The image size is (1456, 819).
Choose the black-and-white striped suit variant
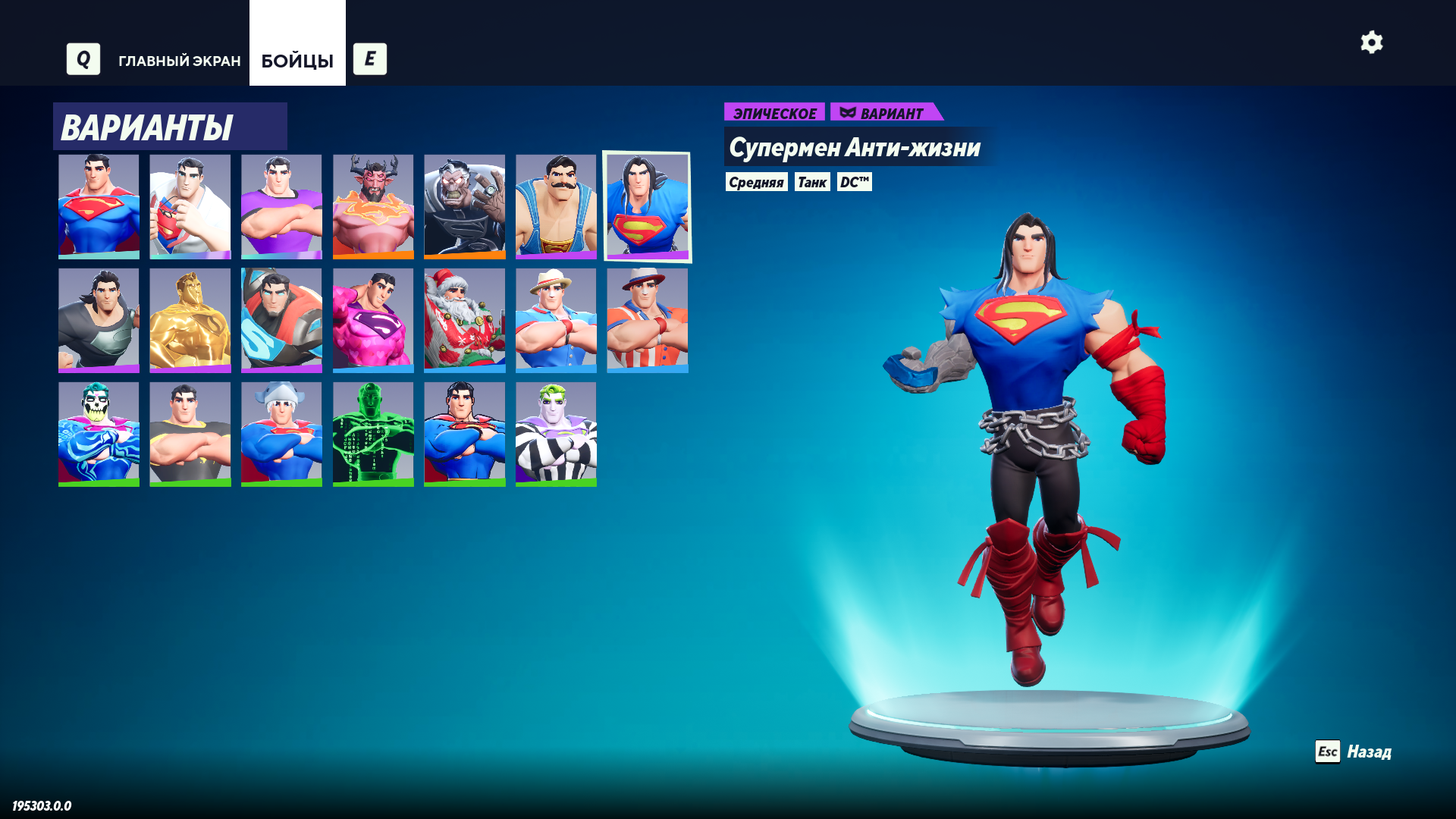(x=556, y=434)
